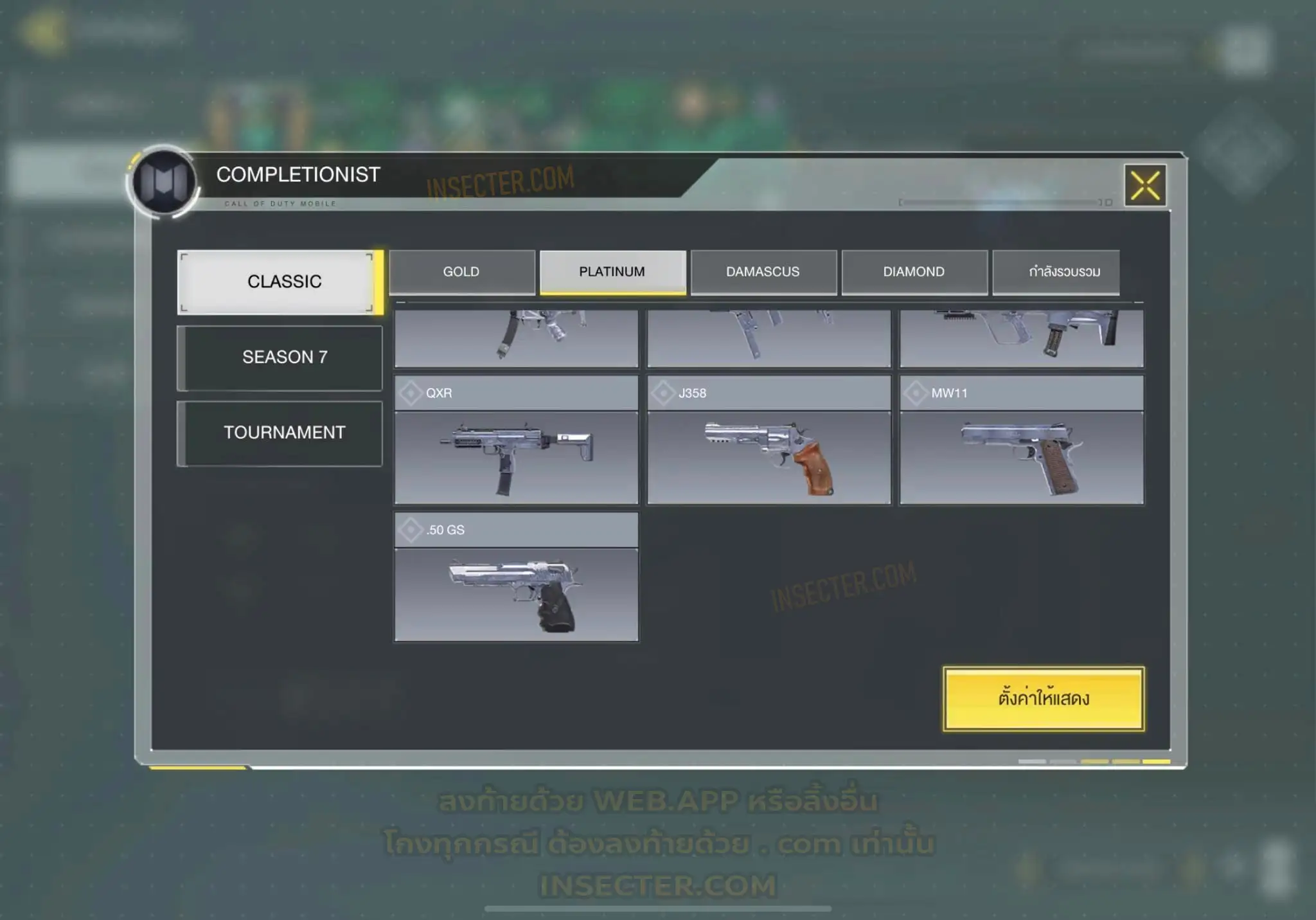Show the Damascus camo tab
Image resolution: width=1316 pixels, height=920 pixels.
tap(763, 272)
